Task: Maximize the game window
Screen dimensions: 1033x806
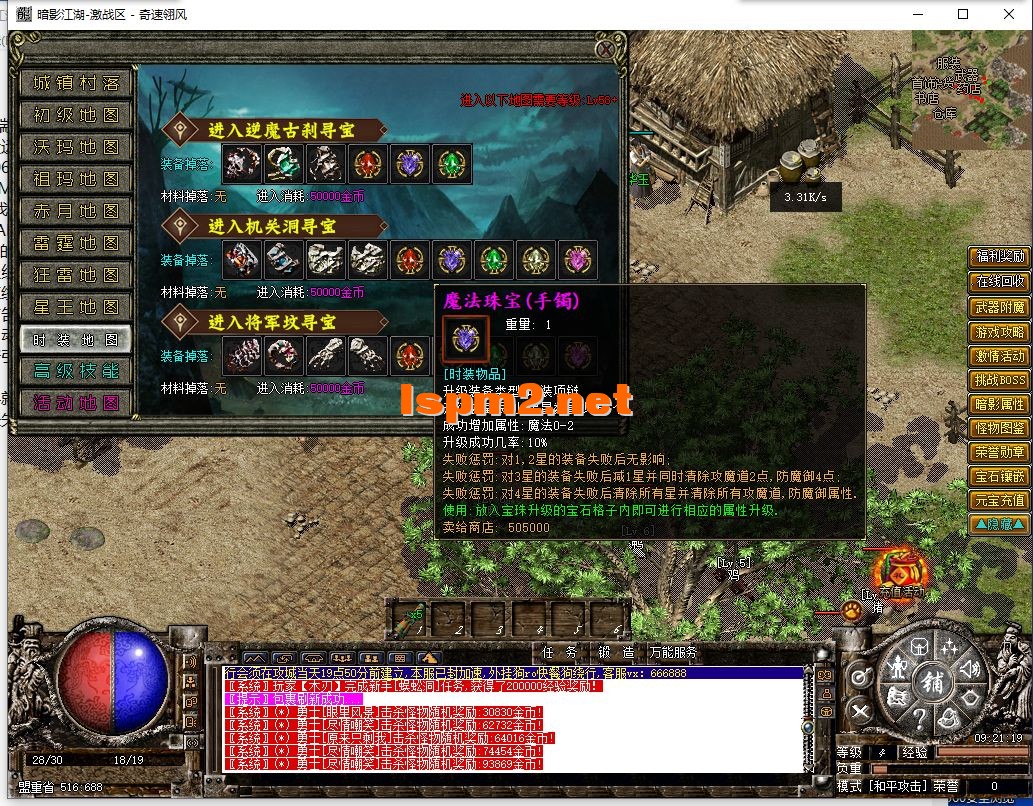Action: click(963, 14)
